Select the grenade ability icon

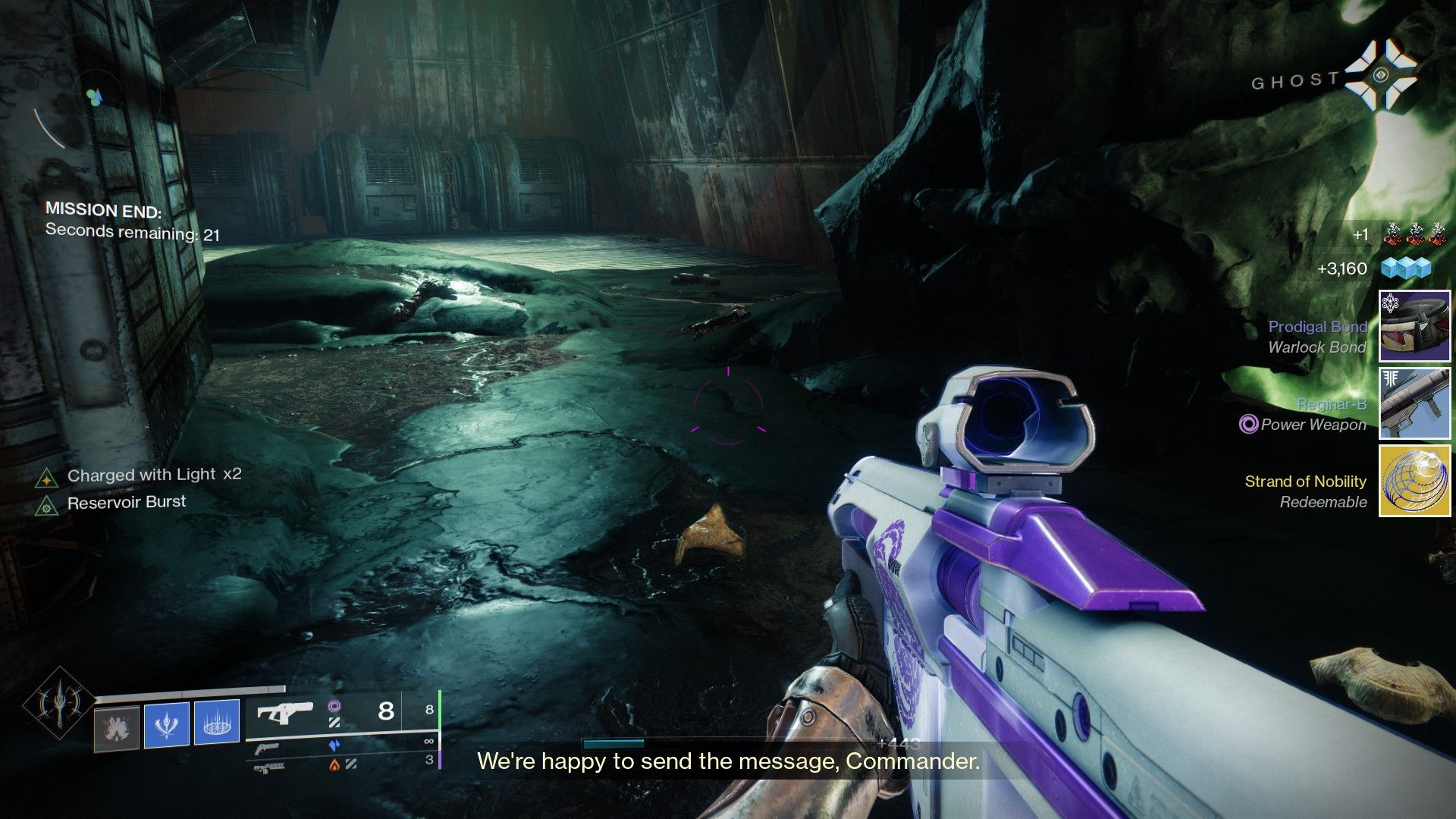[x=115, y=728]
